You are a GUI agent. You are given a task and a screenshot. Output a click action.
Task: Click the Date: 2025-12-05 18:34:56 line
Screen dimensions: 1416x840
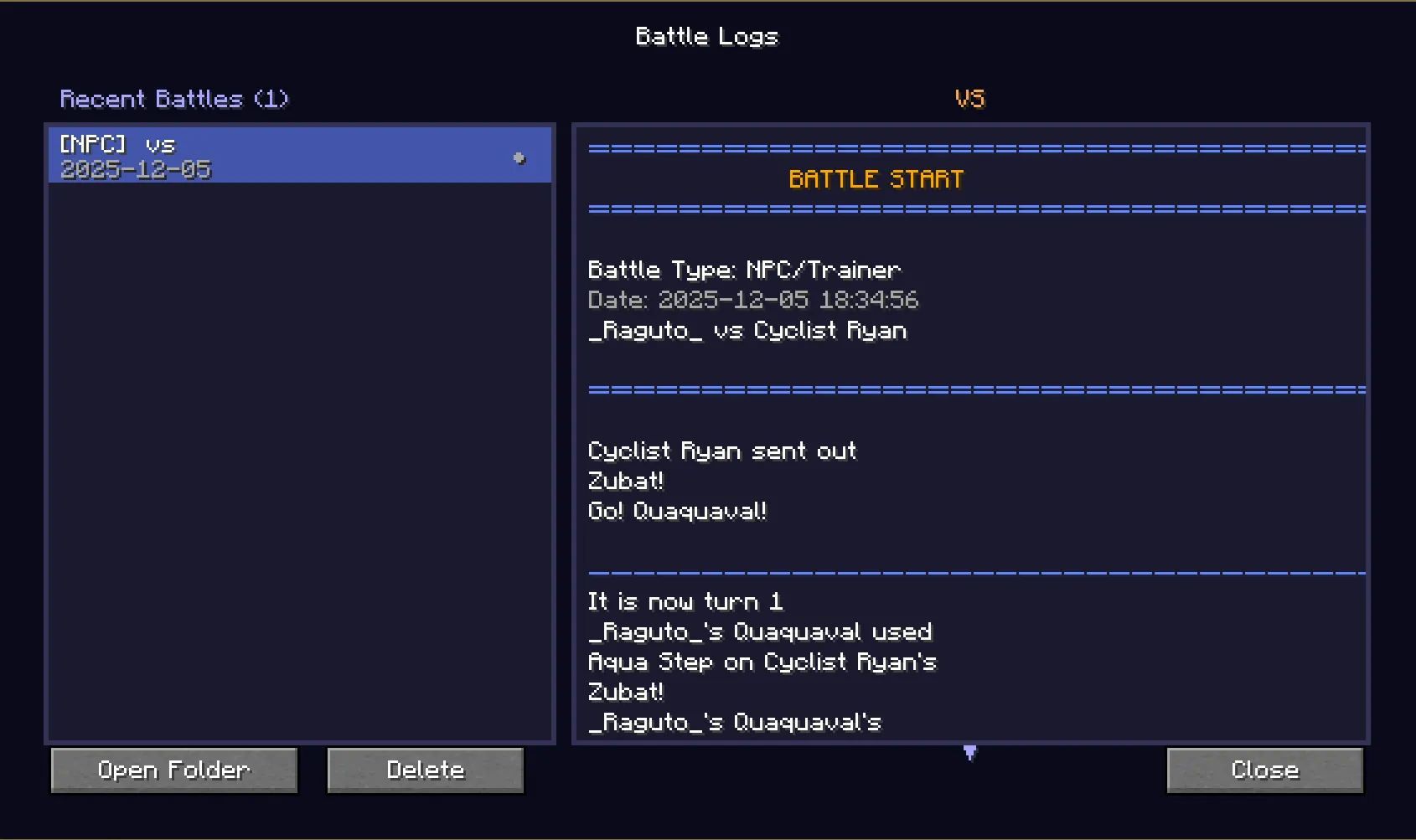tap(753, 299)
